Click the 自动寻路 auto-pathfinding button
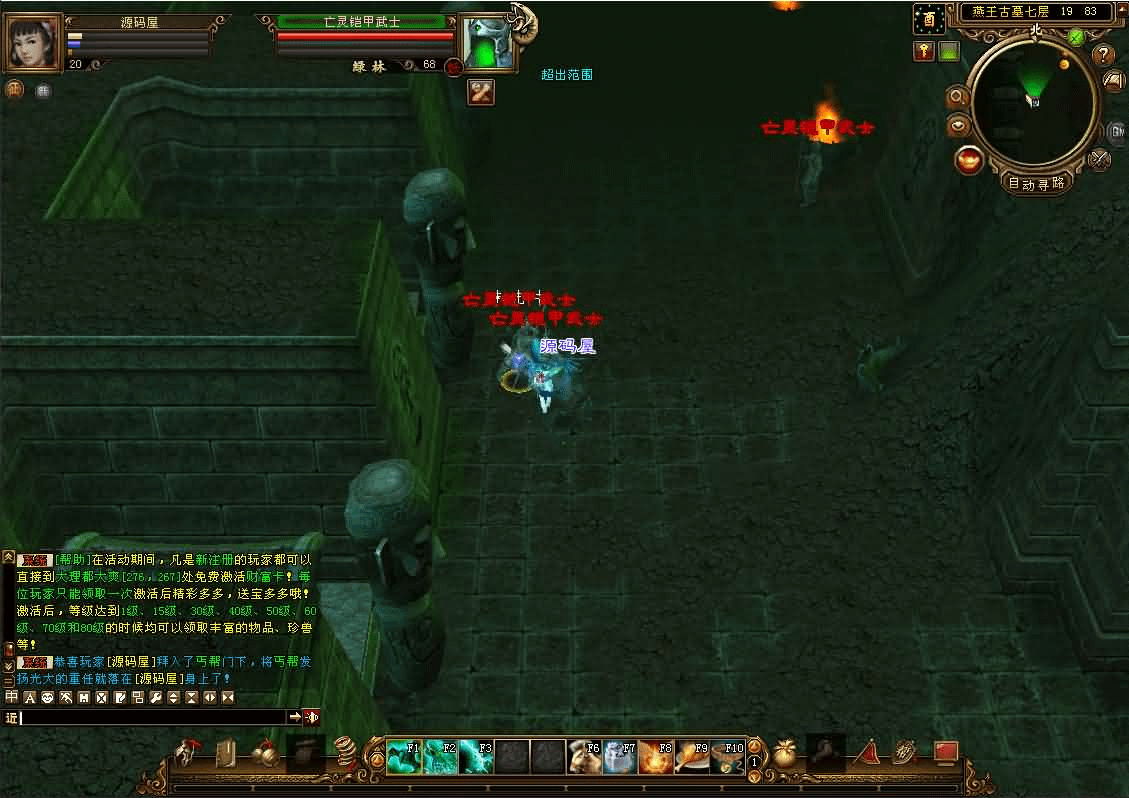Viewport: 1129px width, 798px height. click(x=1035, y=183)
